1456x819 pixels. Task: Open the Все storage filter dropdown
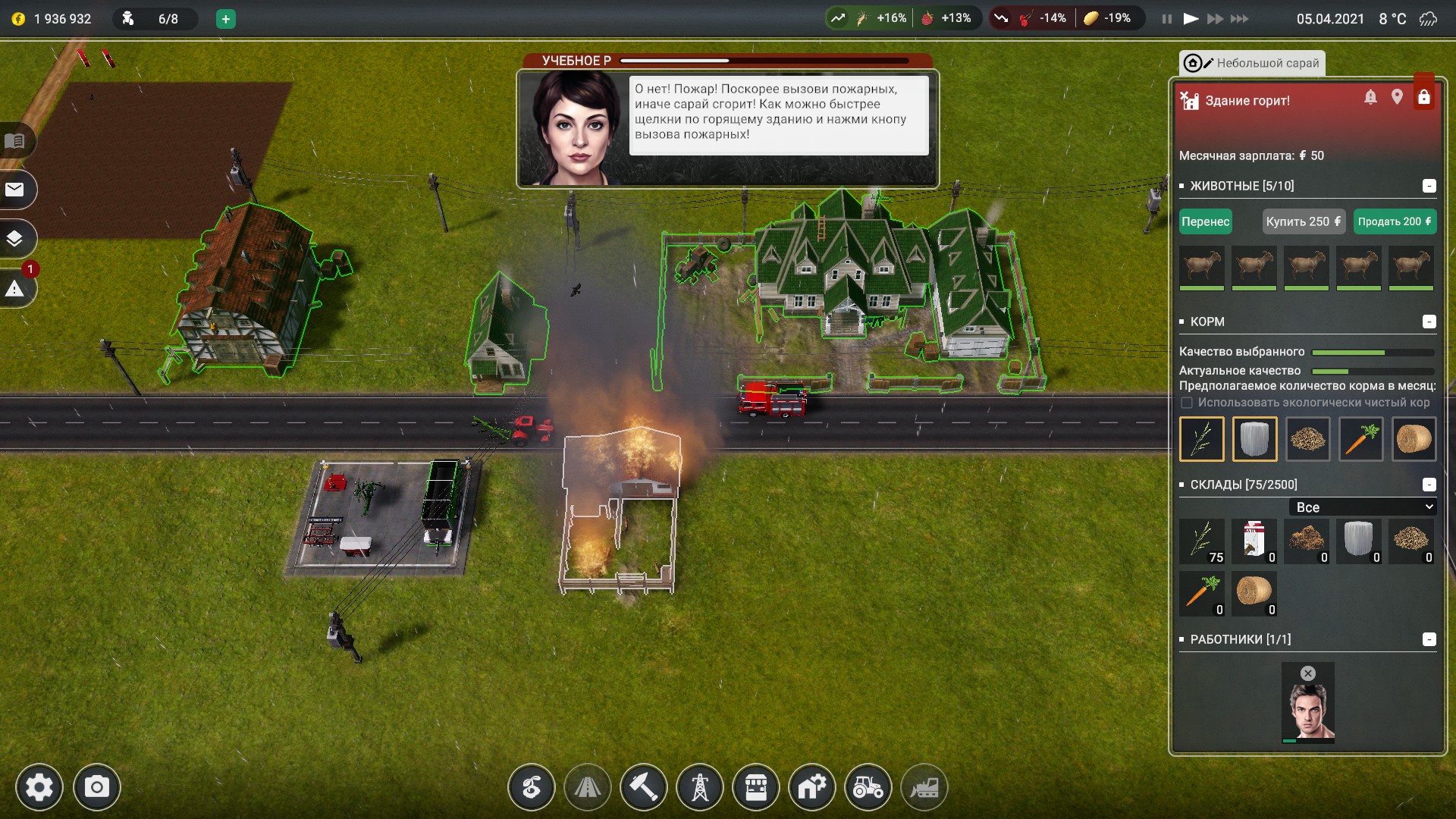(x=1363, y=507)
